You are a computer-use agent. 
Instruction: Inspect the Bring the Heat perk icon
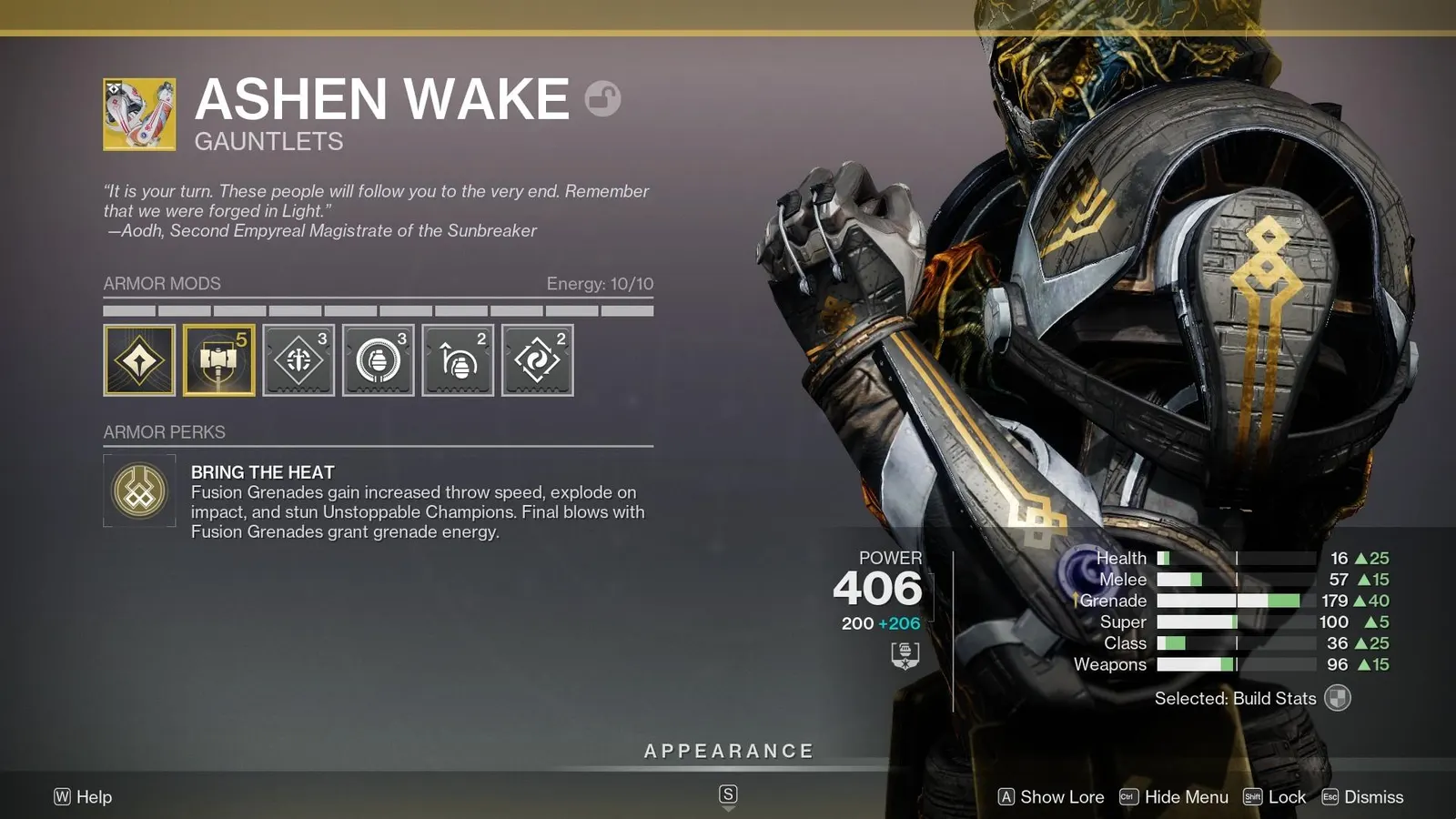pos(139,490)
